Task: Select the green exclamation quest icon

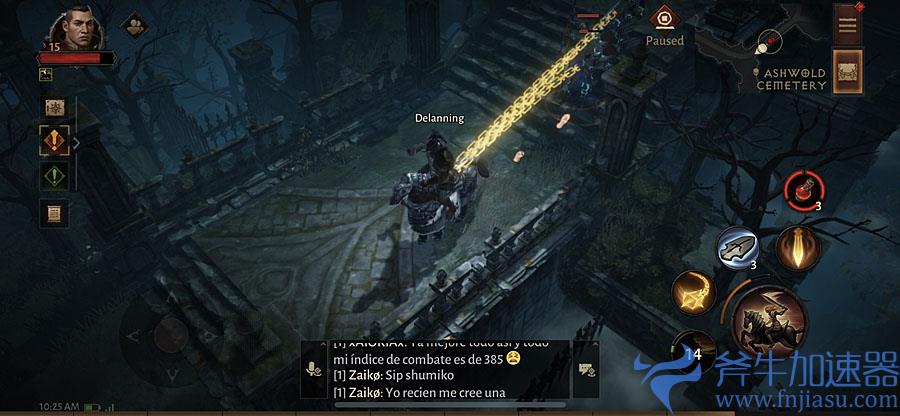Action: [x=53, y=176]
